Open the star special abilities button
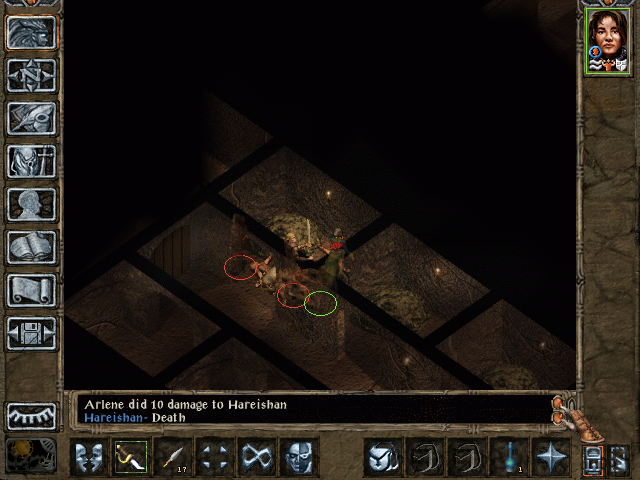The width and height of the screenshot is (640, 480). point(550,457)
